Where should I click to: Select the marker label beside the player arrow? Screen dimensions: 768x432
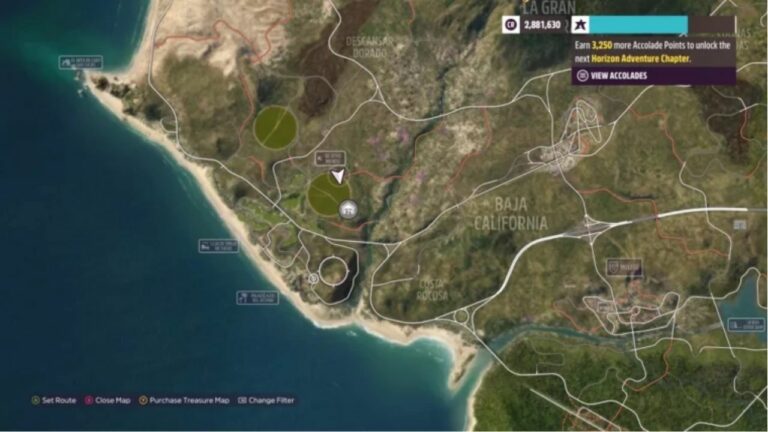pos(328,158)
